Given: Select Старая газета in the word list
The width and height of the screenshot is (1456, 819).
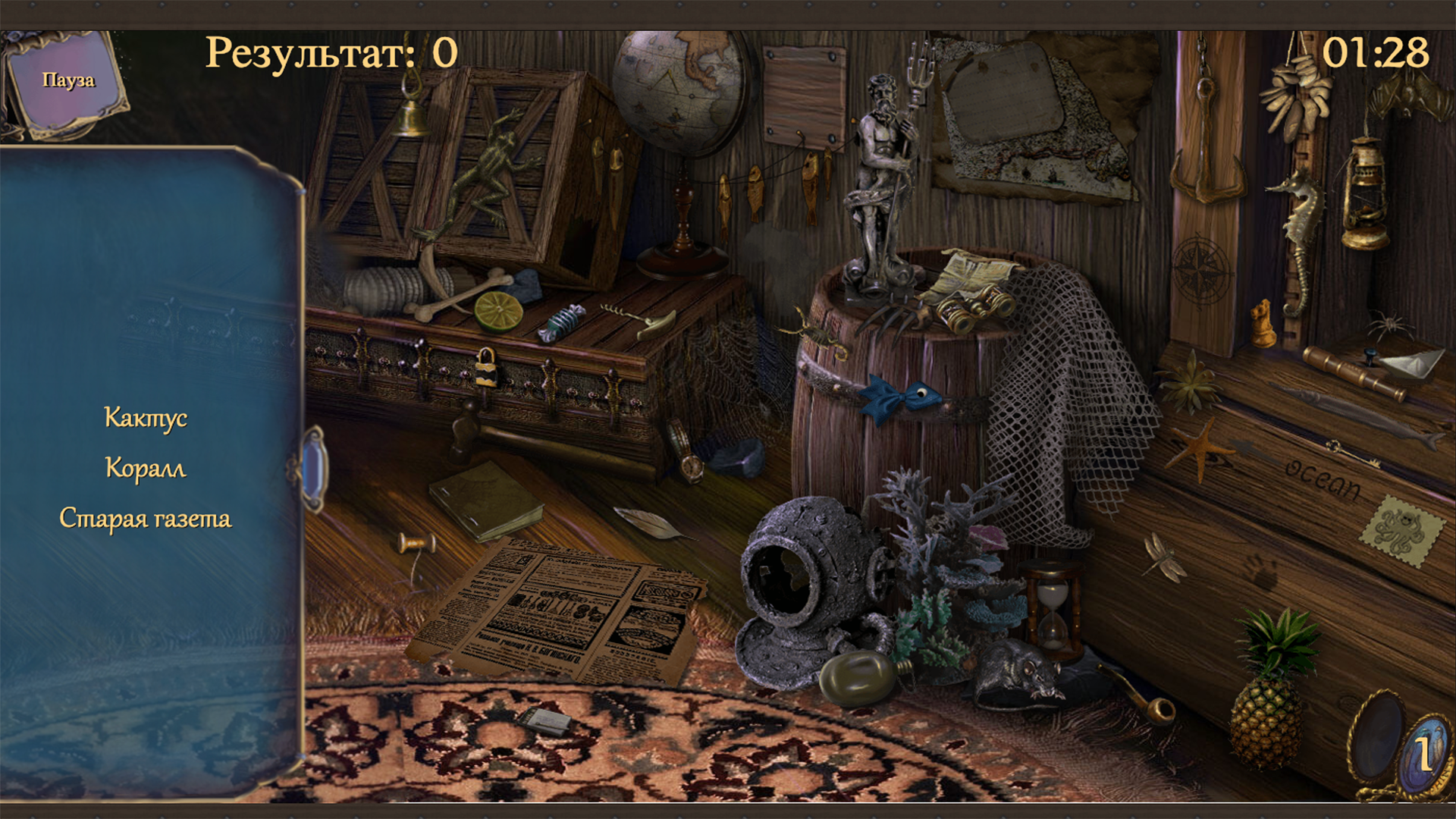Looking at the screenshot, I should [x=148, y=518].
